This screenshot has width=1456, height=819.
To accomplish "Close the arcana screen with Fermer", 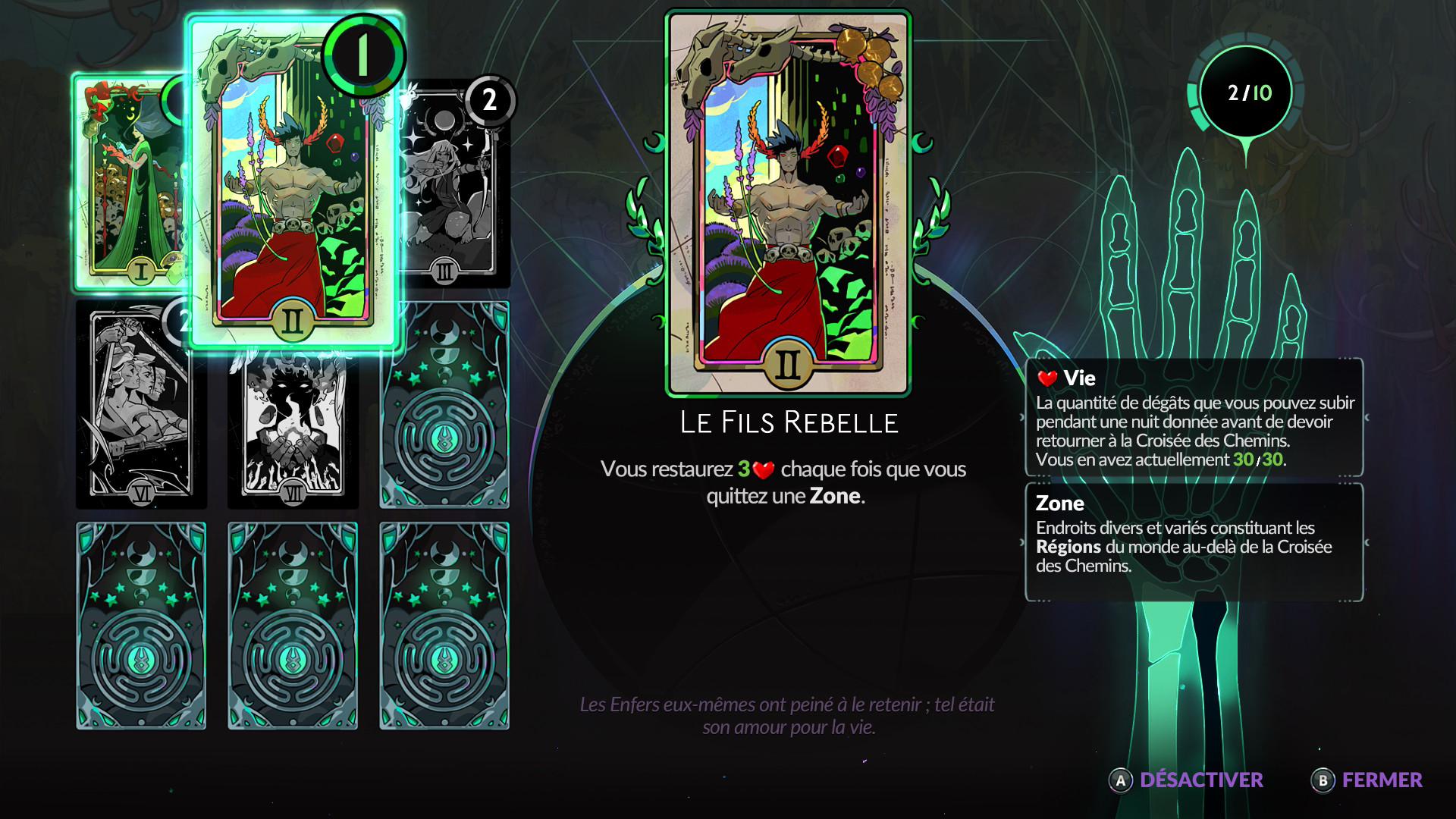I will [1381, 780].
